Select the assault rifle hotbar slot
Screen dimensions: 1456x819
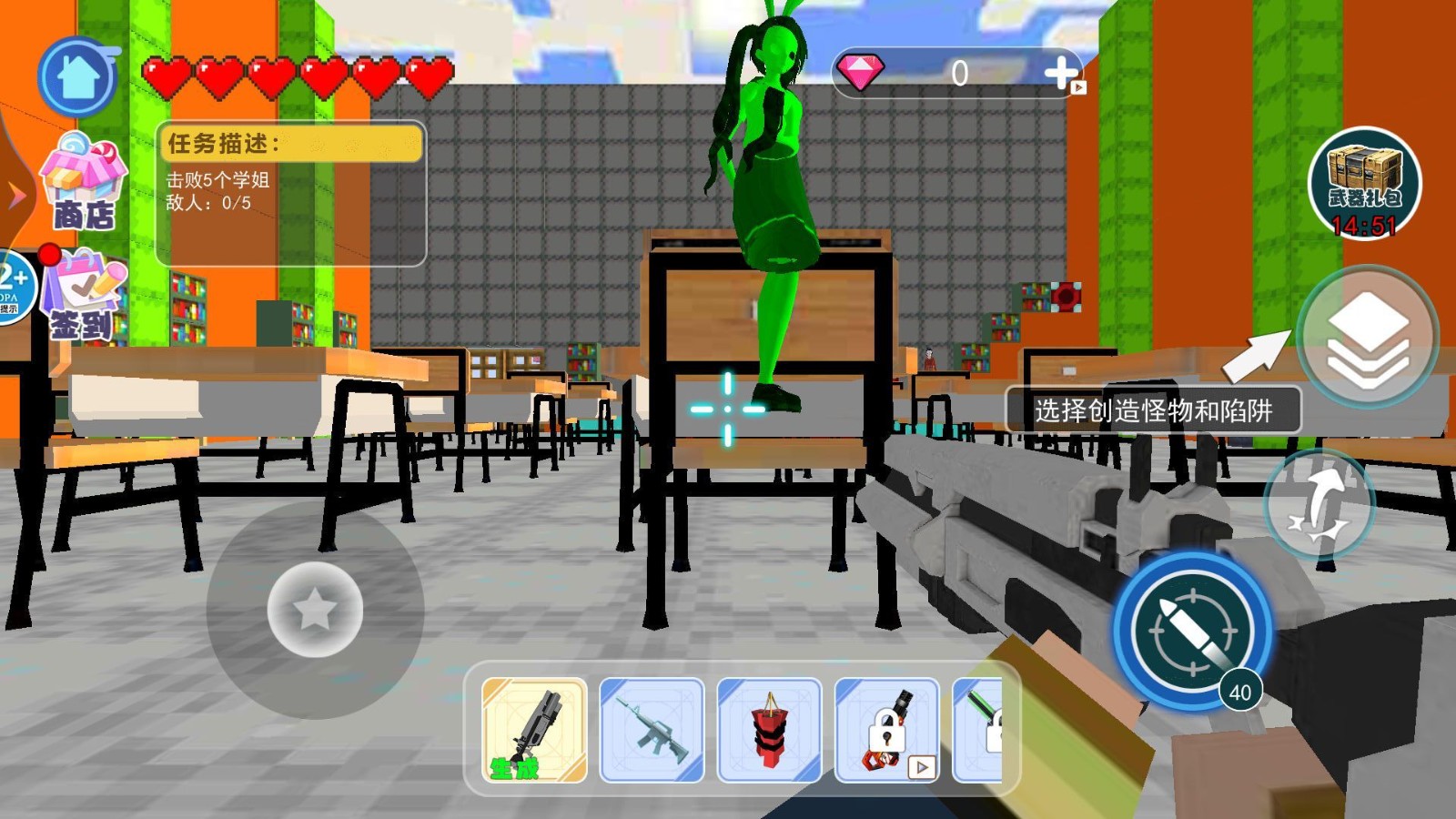pyautogui.click(x=652, y=730)
